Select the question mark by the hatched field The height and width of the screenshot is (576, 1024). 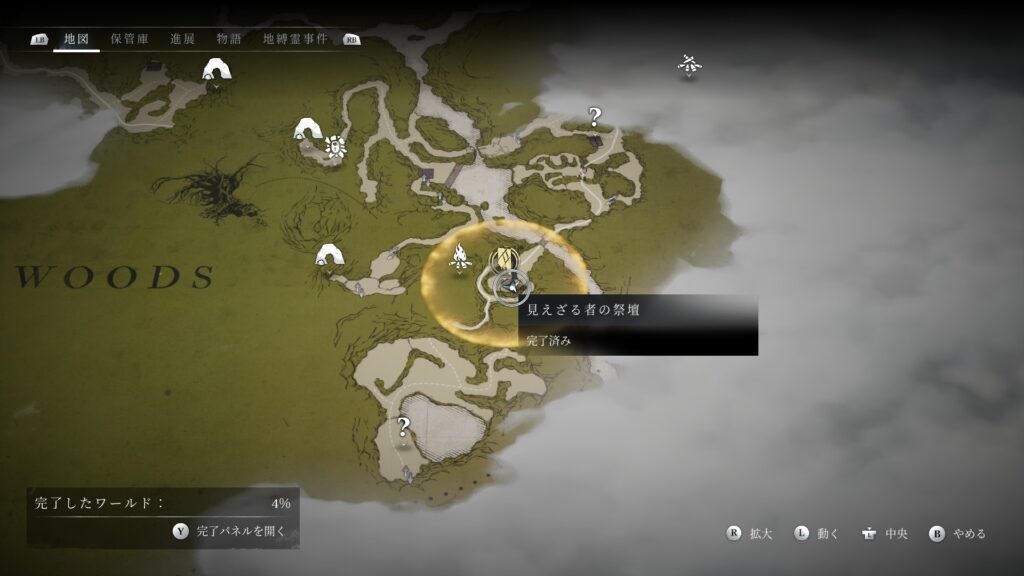(x=404, y=427)
